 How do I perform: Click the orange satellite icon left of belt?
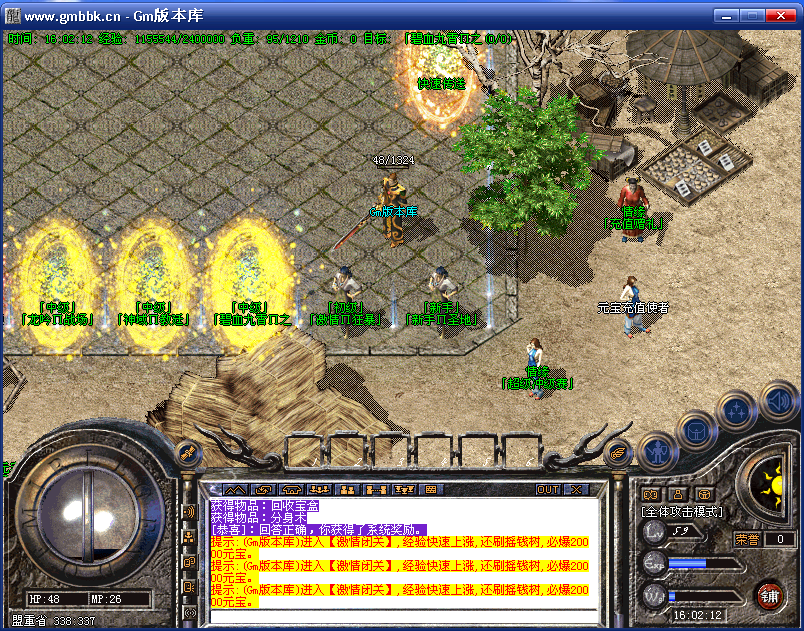(x=187, y=455)
